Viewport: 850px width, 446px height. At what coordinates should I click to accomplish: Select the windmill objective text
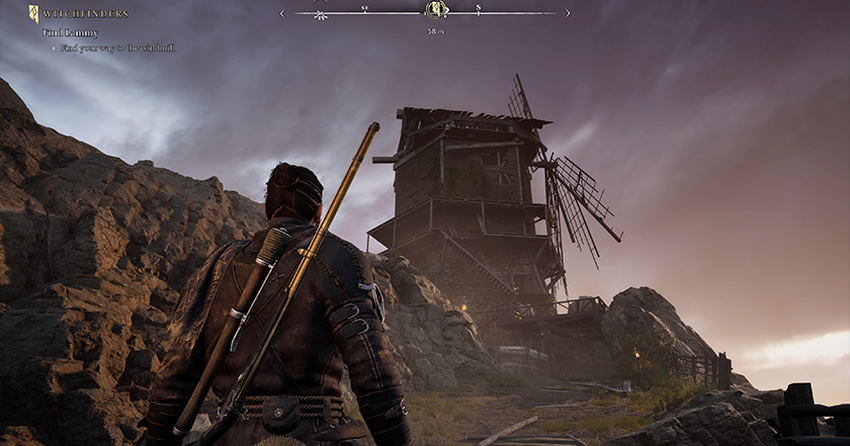117,47
